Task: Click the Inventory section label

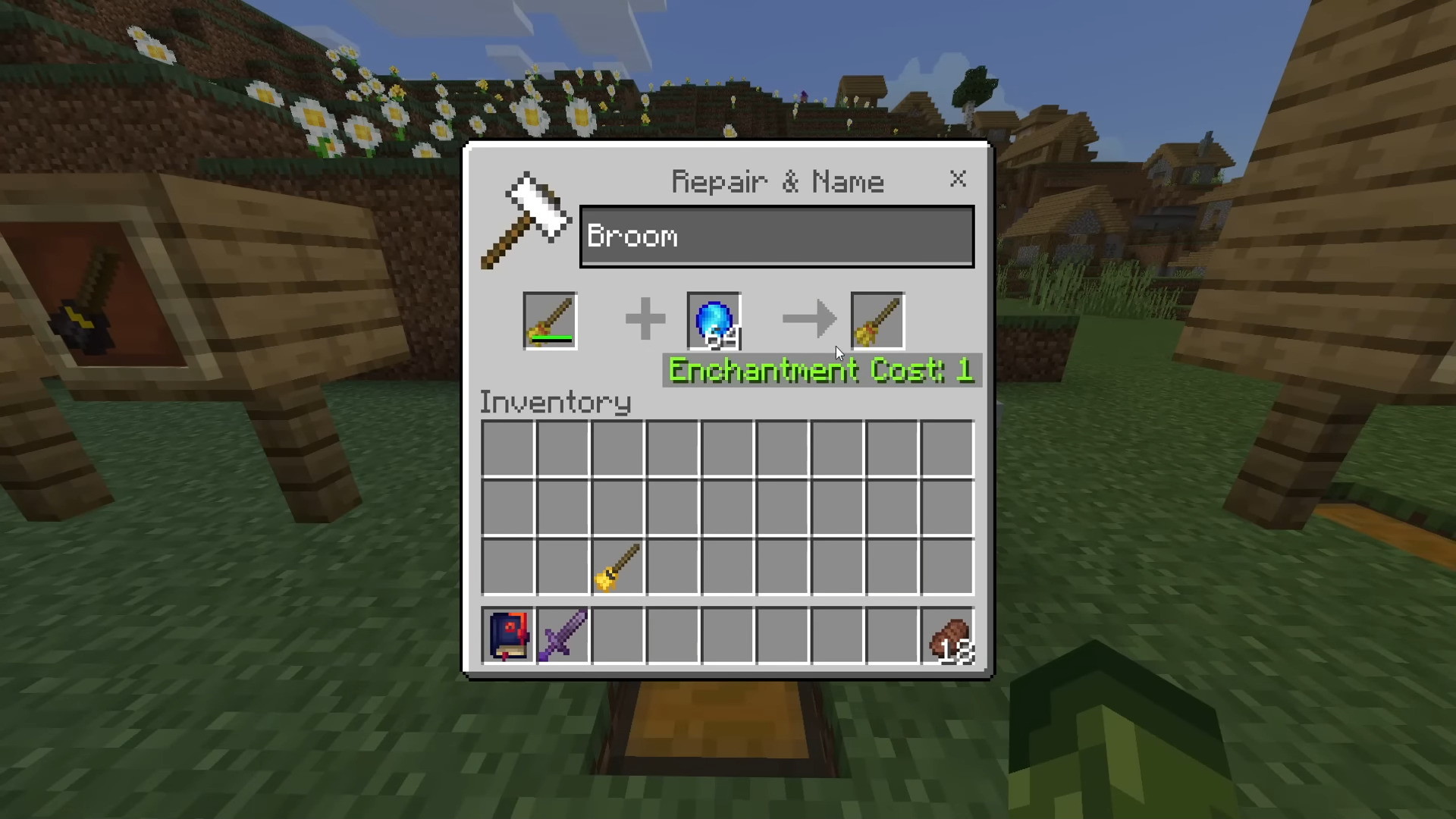Action: 555,402
